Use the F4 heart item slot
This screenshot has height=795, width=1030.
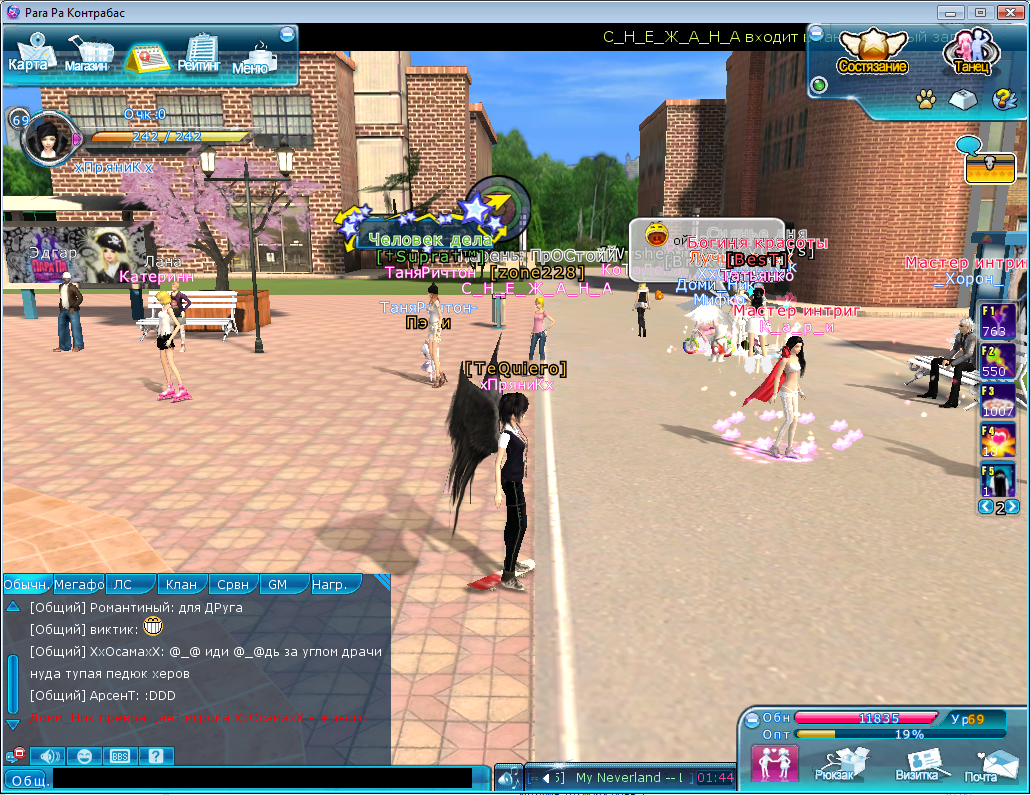[997, 440]
